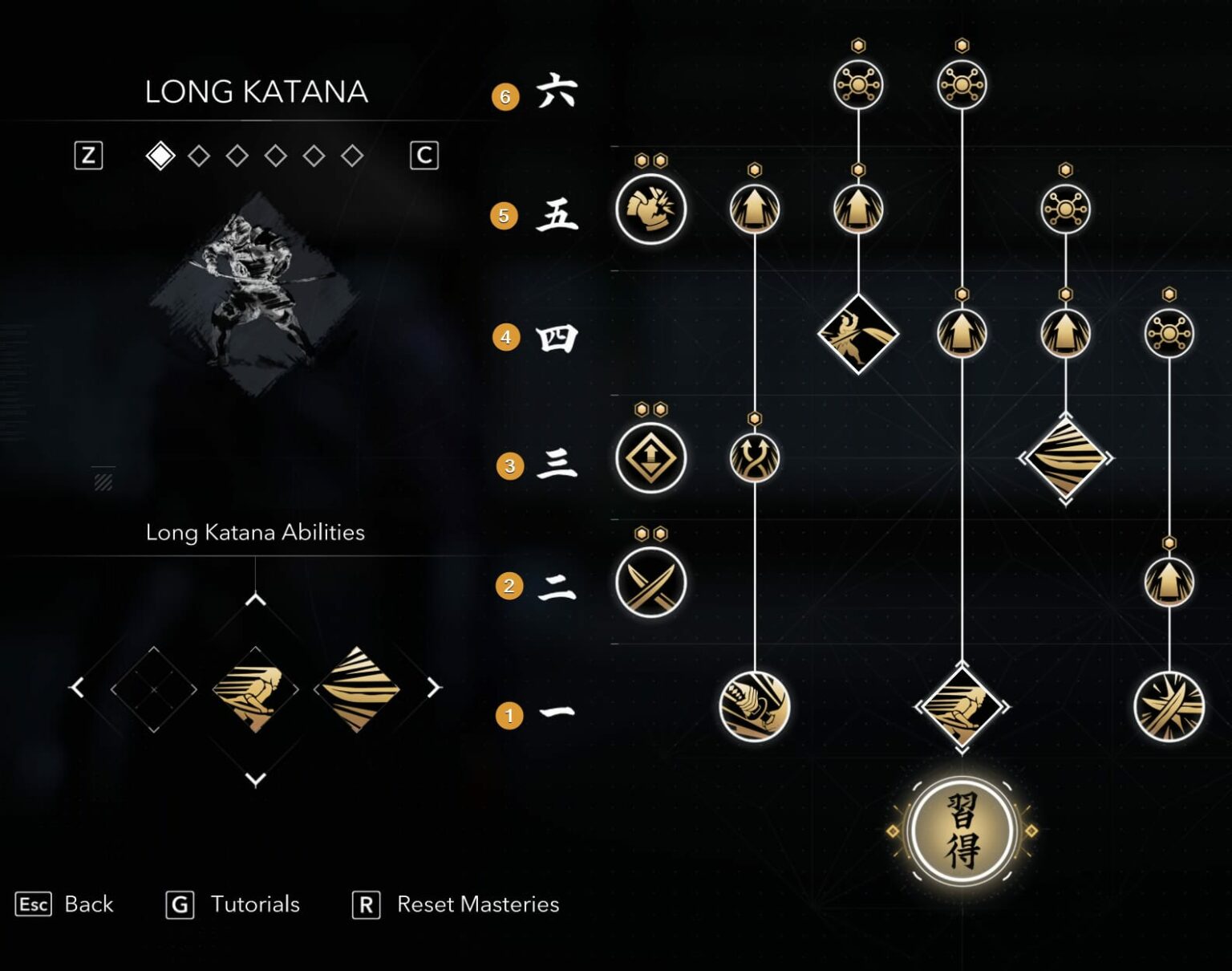Select the leftmost resolve node in rank six

pyautogui.click(x=858, y=83)
